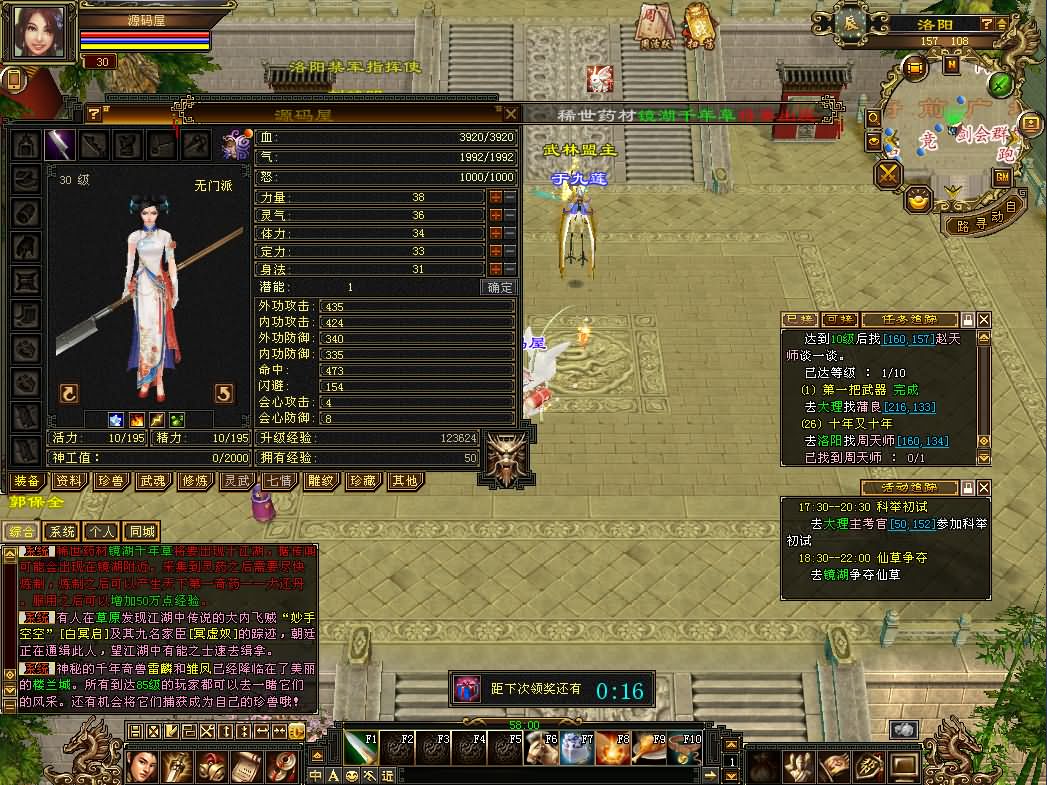Activate the F1 skill slot
Viewport: 1047px width, 785px height.
[360, 747]
